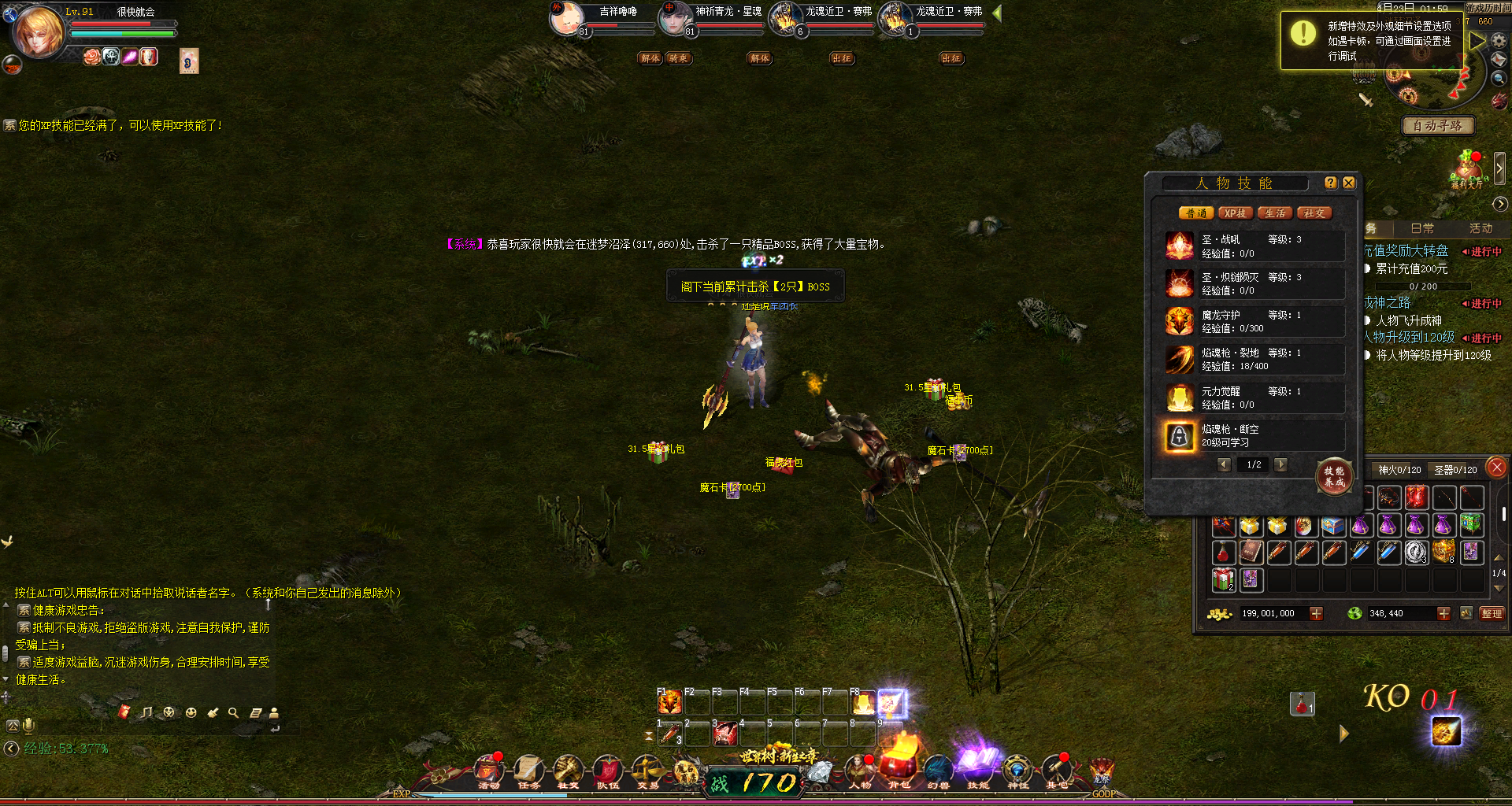This screenshot has width=1512, height=806.
Task: Open the 任务 quest menu
Action: (x=528, y=773)
